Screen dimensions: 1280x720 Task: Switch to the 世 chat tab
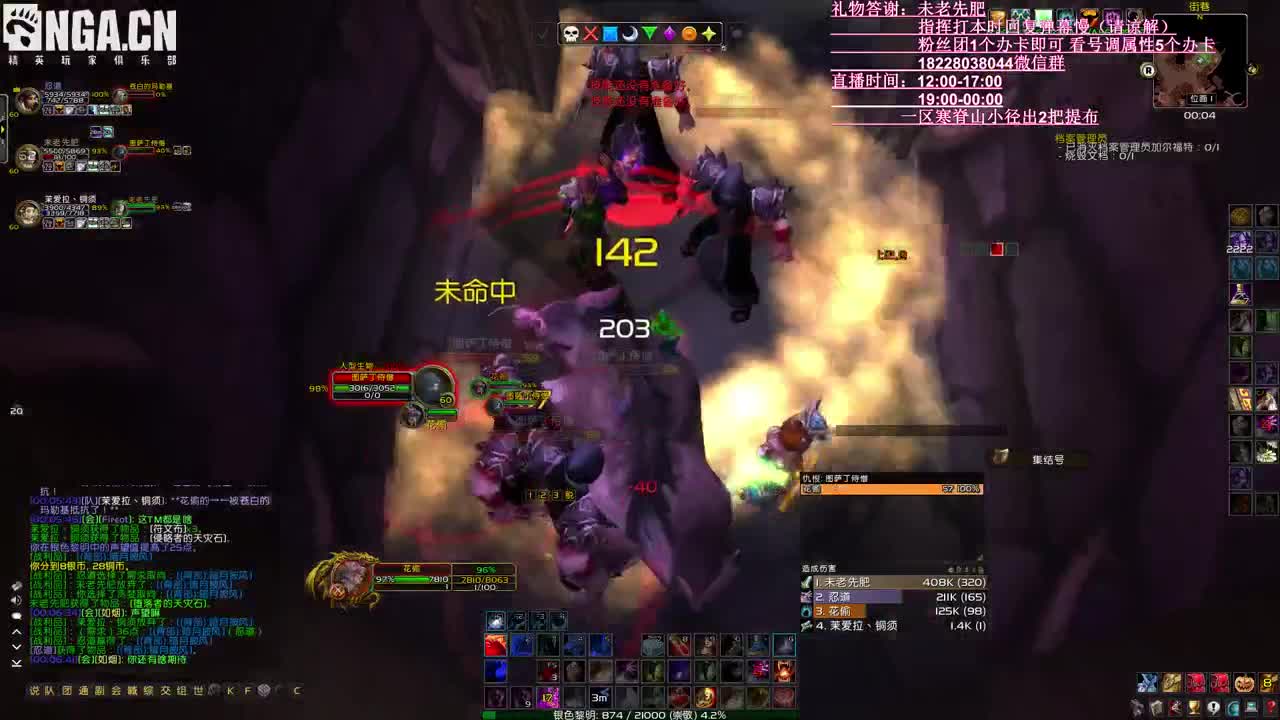(x=197, y=690)
